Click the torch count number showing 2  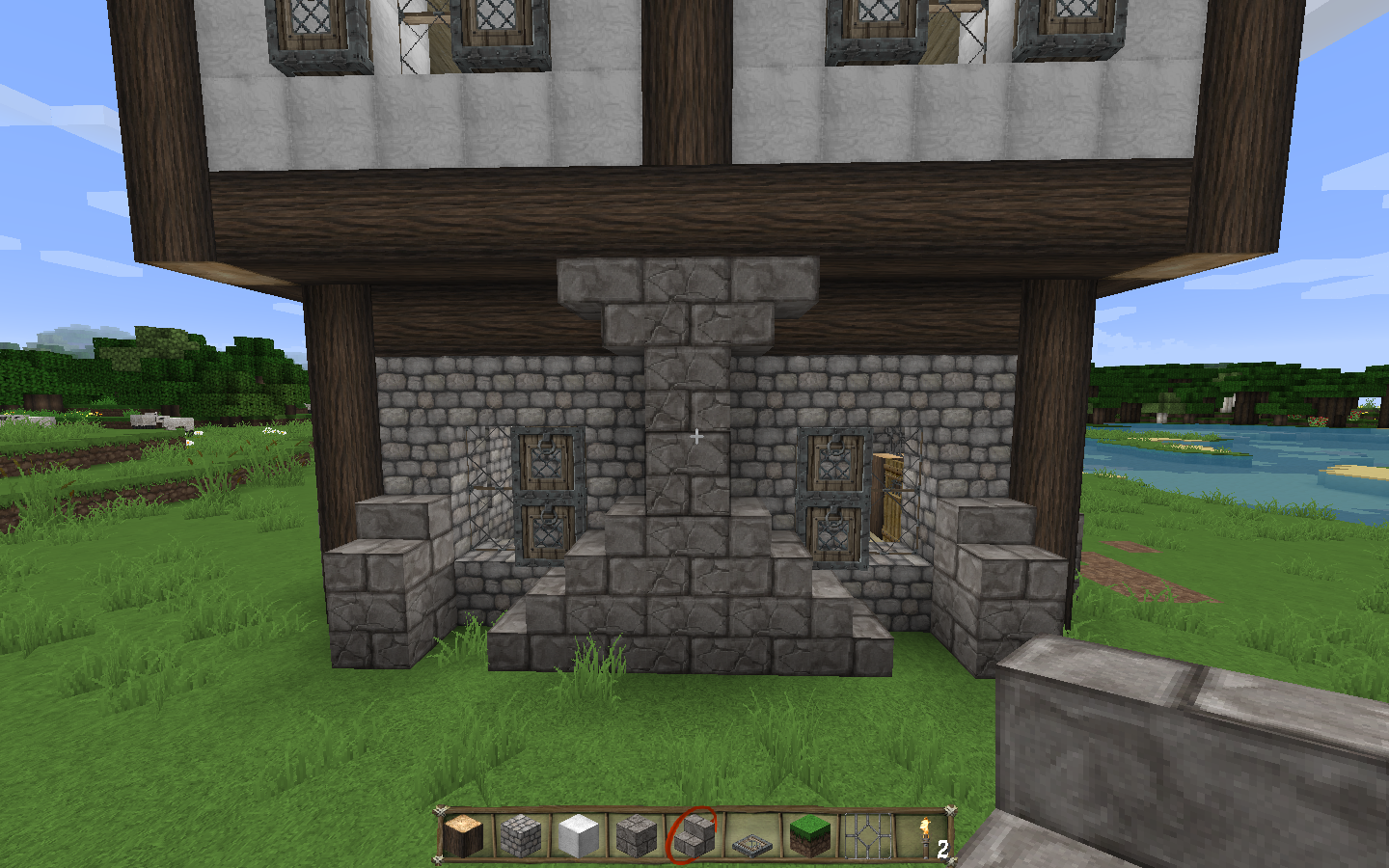click(x=942, y=848)
